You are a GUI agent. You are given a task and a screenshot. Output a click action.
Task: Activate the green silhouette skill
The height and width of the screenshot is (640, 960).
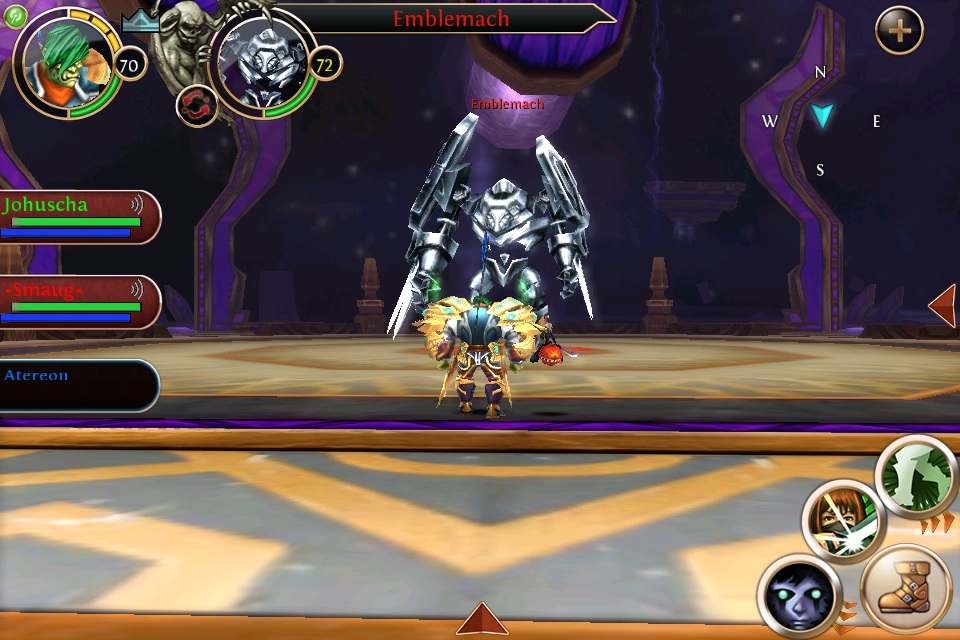click(918, 477)
